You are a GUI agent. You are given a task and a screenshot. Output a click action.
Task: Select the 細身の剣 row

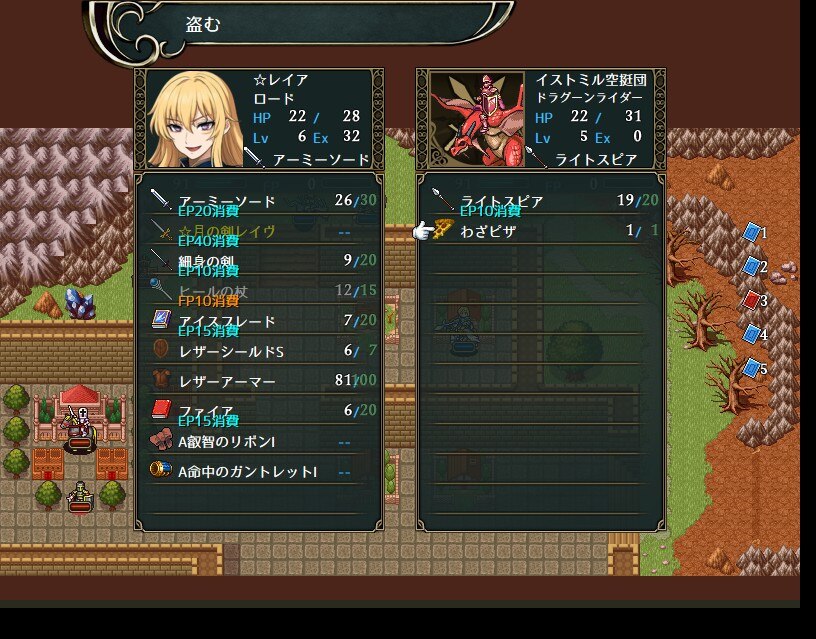[260, 261]
